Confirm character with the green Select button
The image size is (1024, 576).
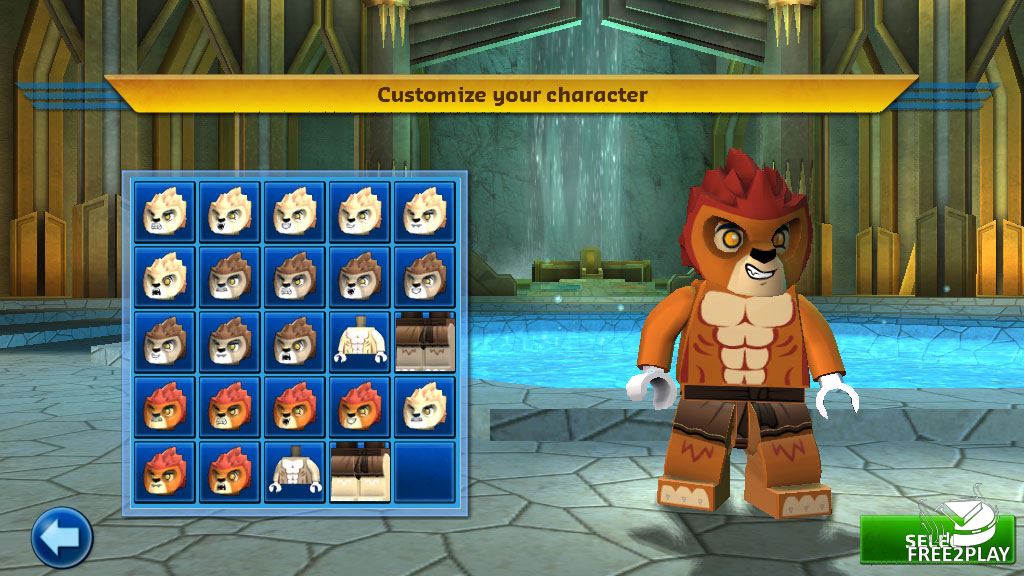936,539
